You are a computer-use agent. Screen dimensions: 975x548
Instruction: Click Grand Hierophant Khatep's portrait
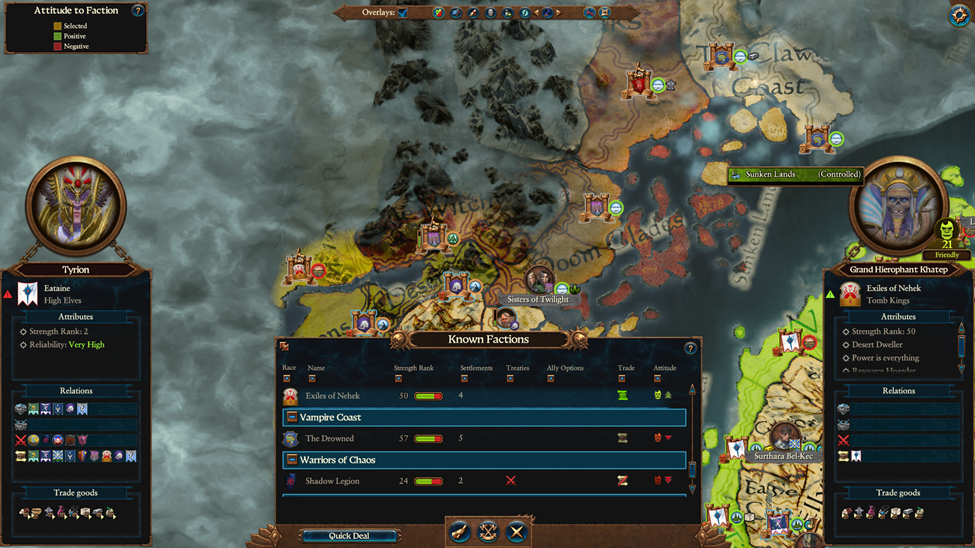(x=897, y=207)
